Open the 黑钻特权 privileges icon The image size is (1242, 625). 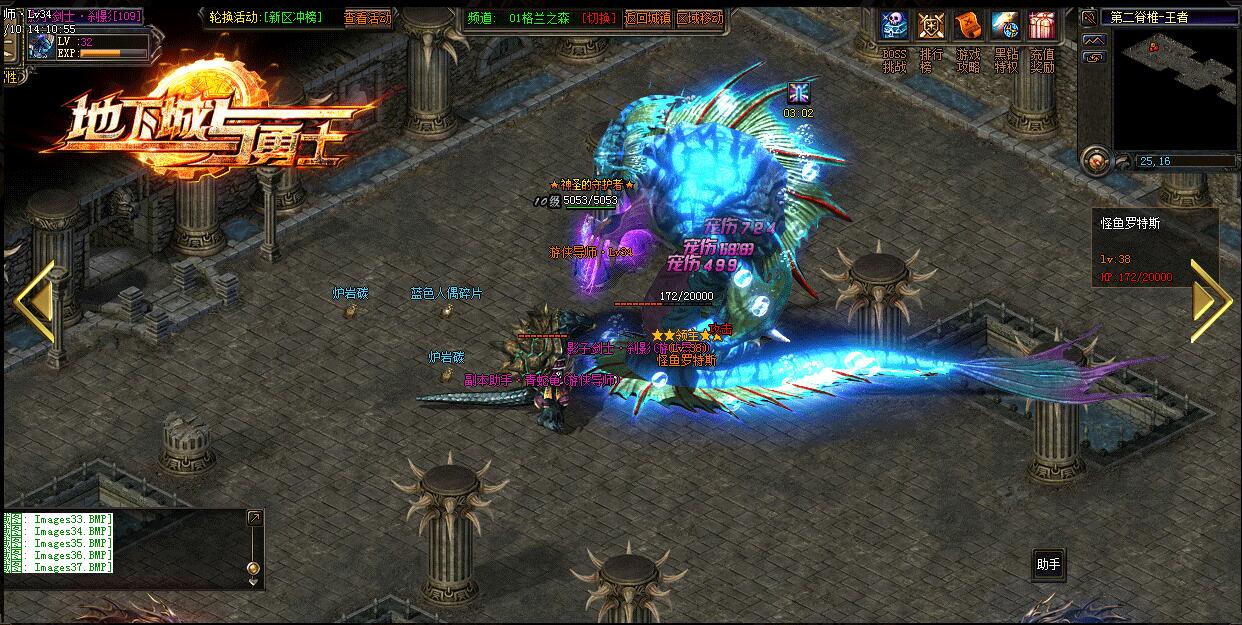1005,25
